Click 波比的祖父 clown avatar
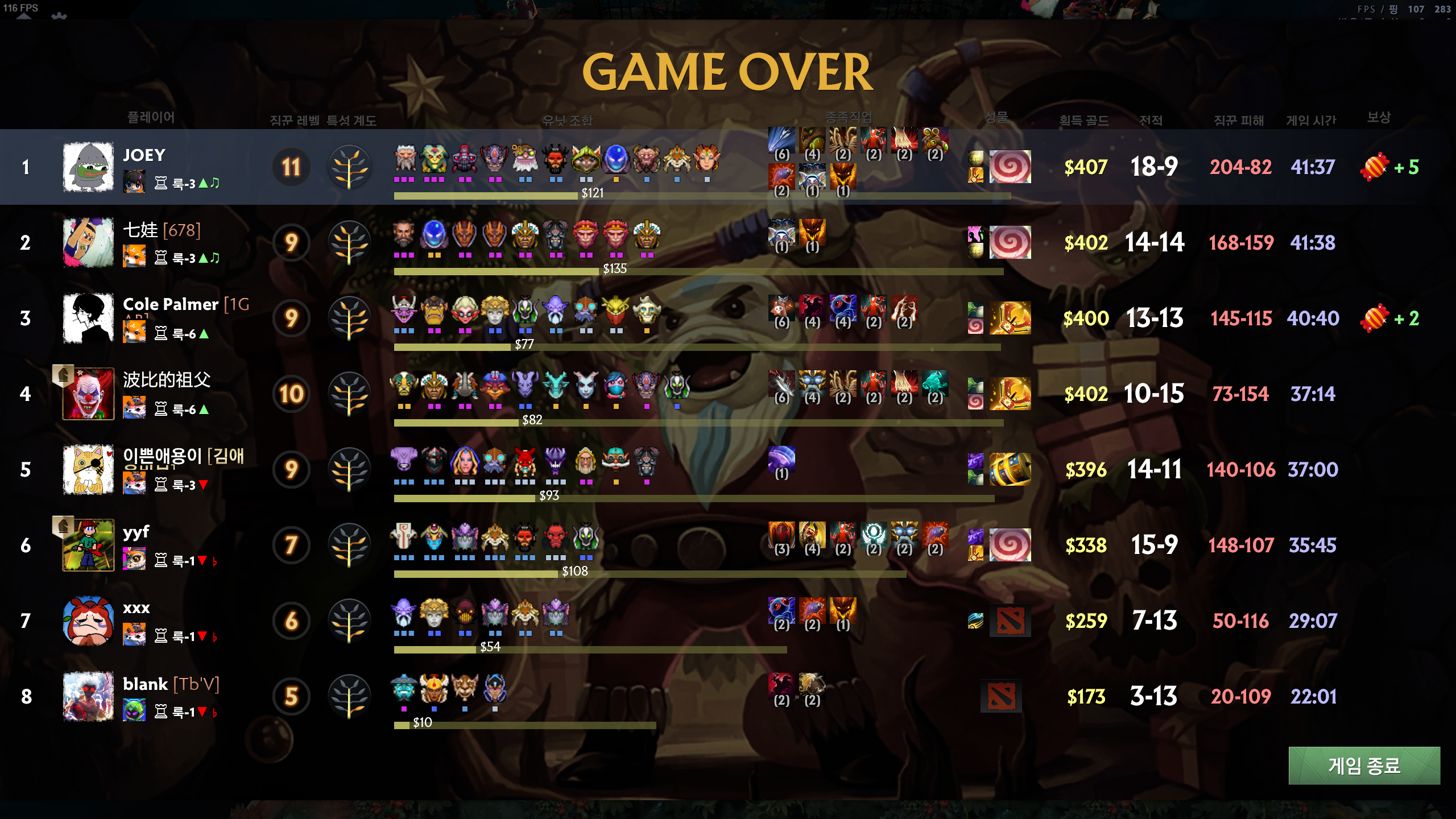Viewport: 1456px width, 819px height. point(88,394)
